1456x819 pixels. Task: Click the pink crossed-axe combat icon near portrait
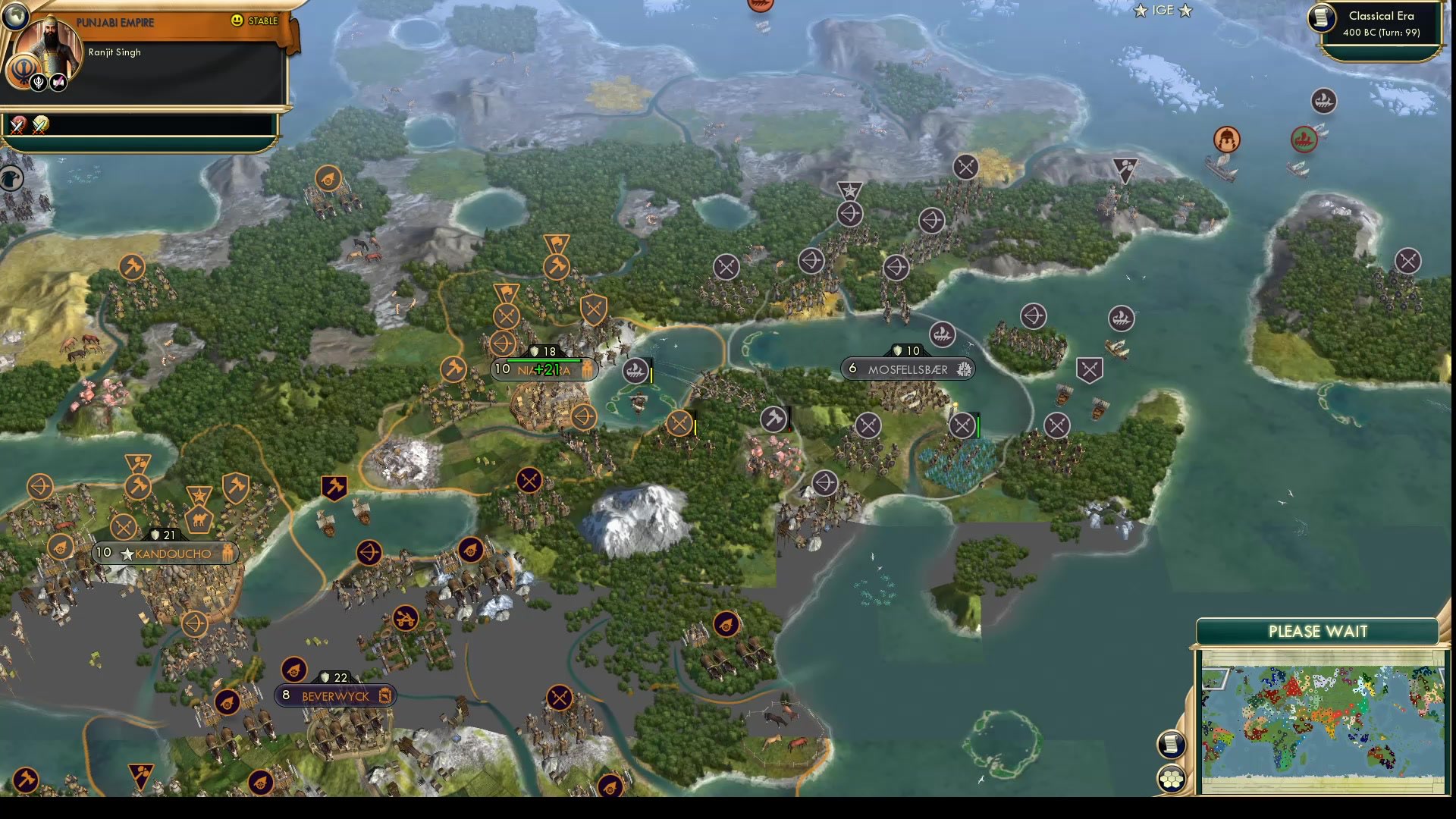[58, 82]
